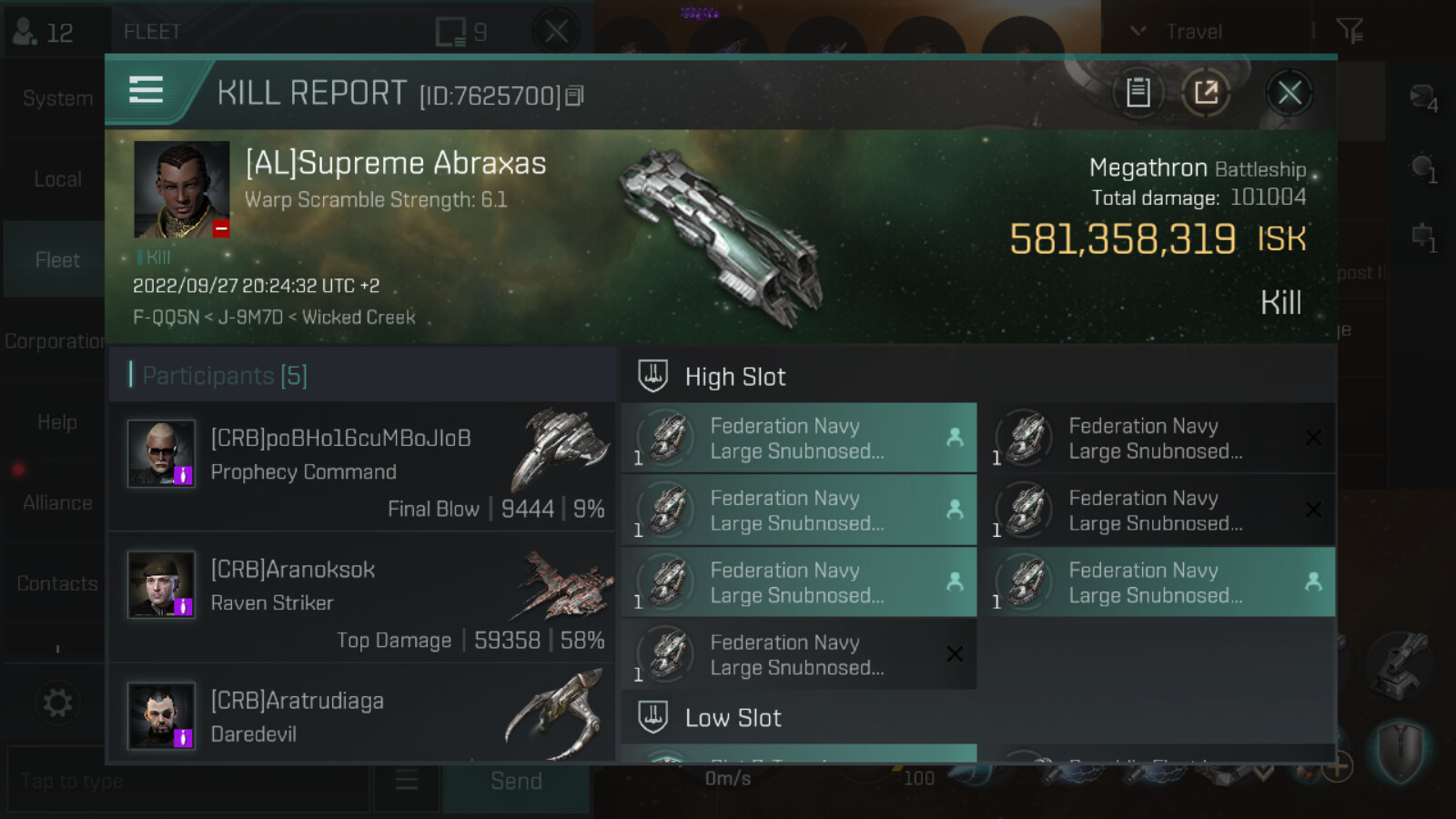Open the Help chat channel
Screen dimensions: 1456x819
56,422
